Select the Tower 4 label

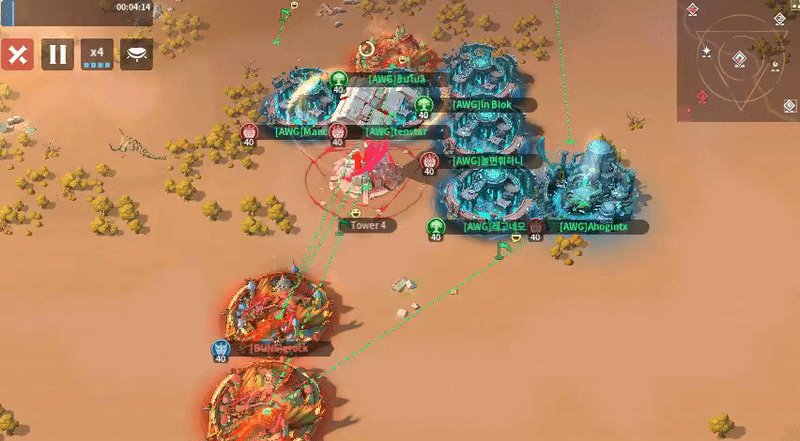click(x=368, y=226)
